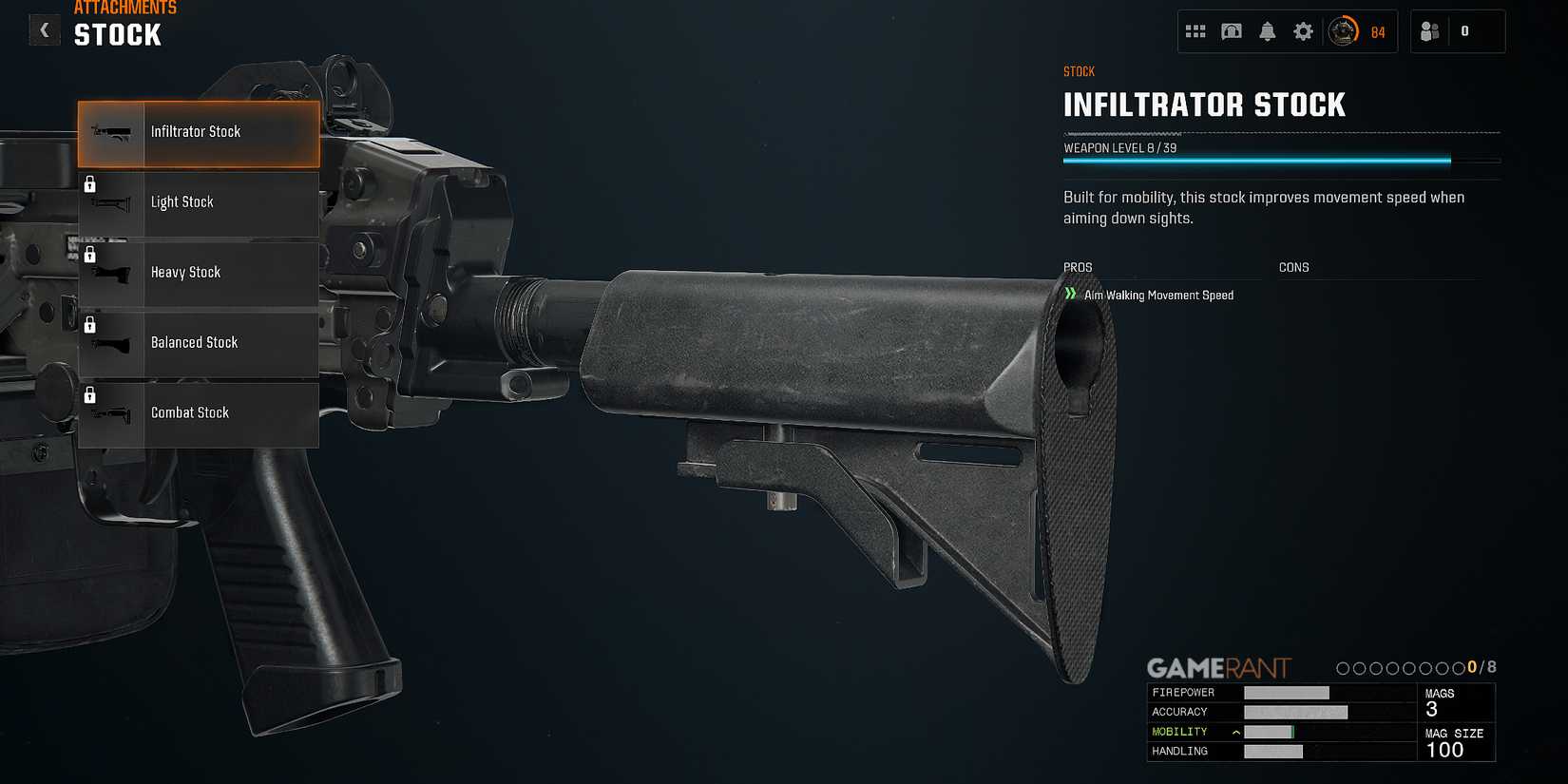Click the Infiltrator Stock attachment thumbnail
This screenshot has height=784, width=1568.
point(111,133)
